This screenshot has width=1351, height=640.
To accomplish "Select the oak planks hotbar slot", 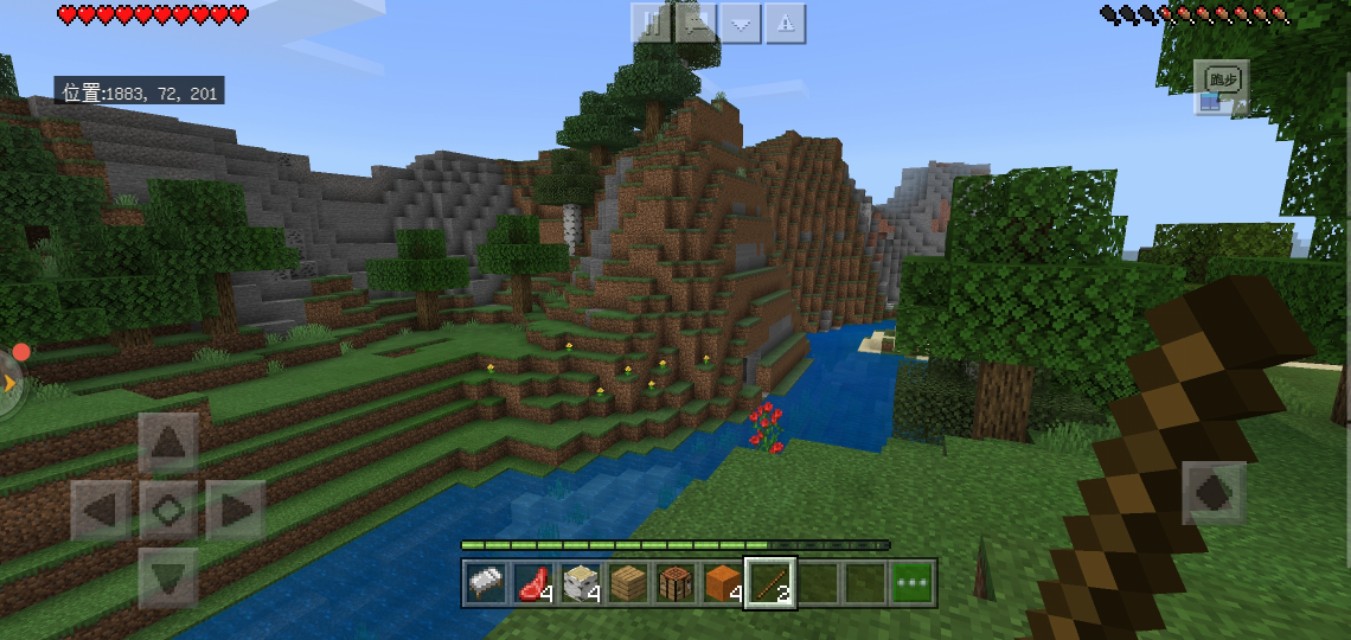I will point(626,583).
